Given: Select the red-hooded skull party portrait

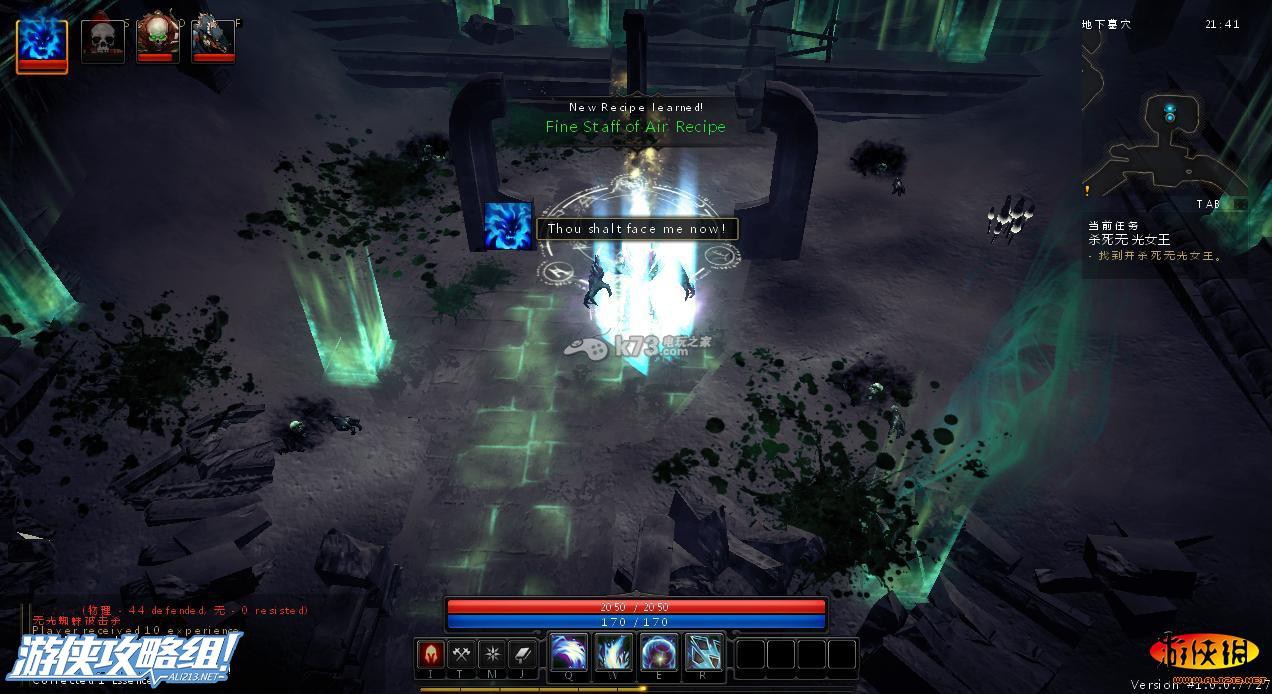Looking at the screenshot, I should pyautogui.click(x=102, y=40).
